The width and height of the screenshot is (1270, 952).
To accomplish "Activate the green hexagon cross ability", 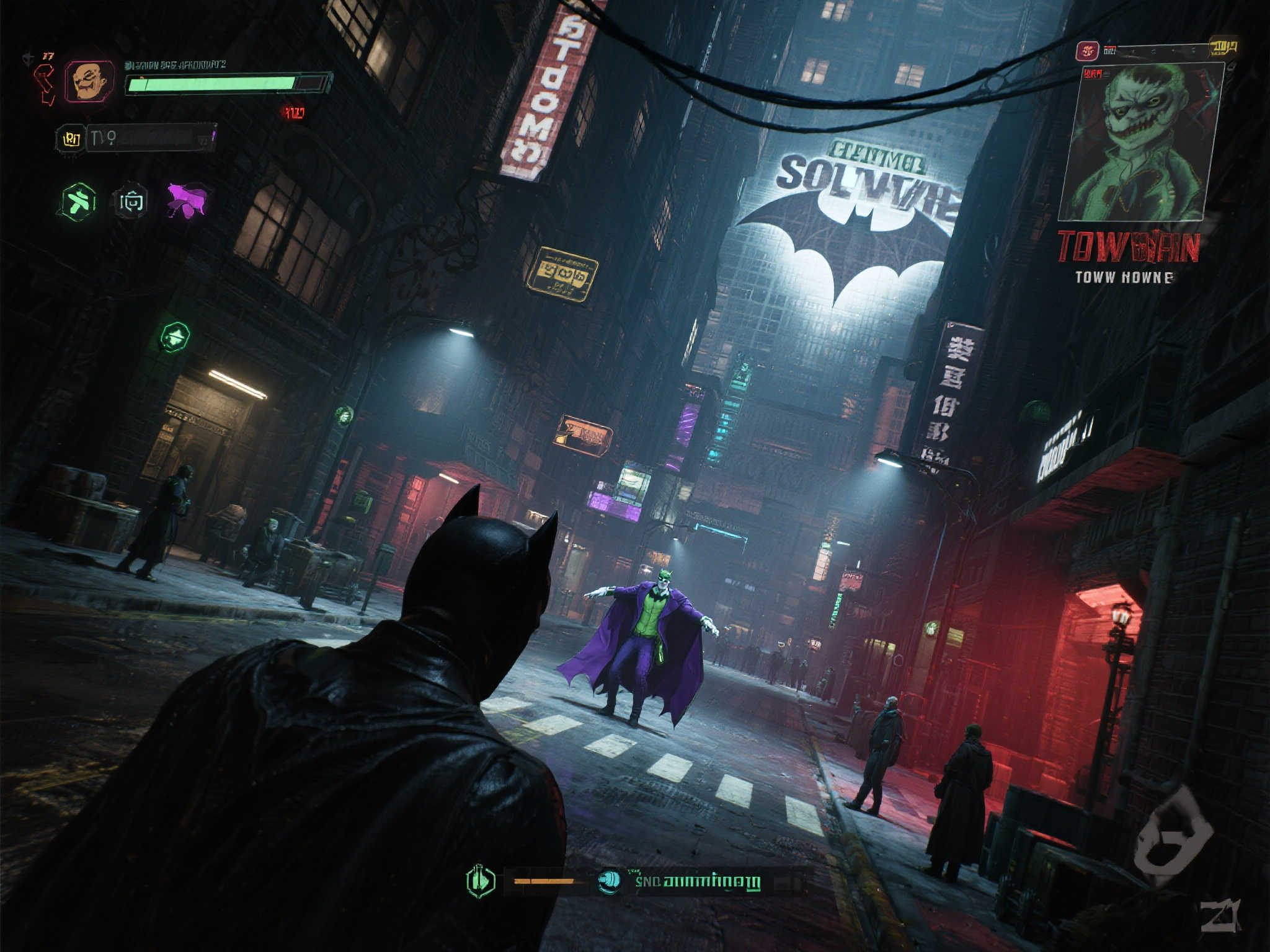I will [79, 201].
